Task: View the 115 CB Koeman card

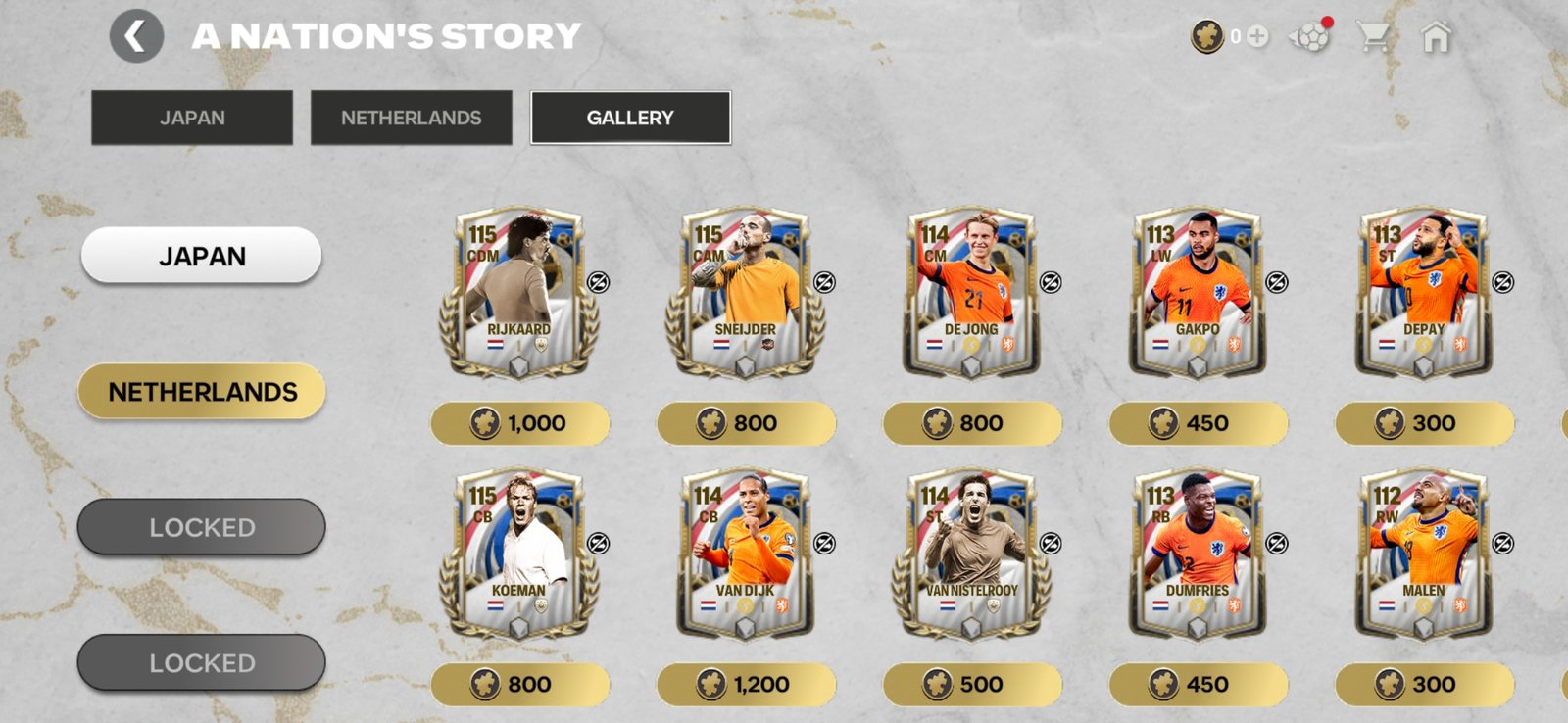Action: point(518,554)
